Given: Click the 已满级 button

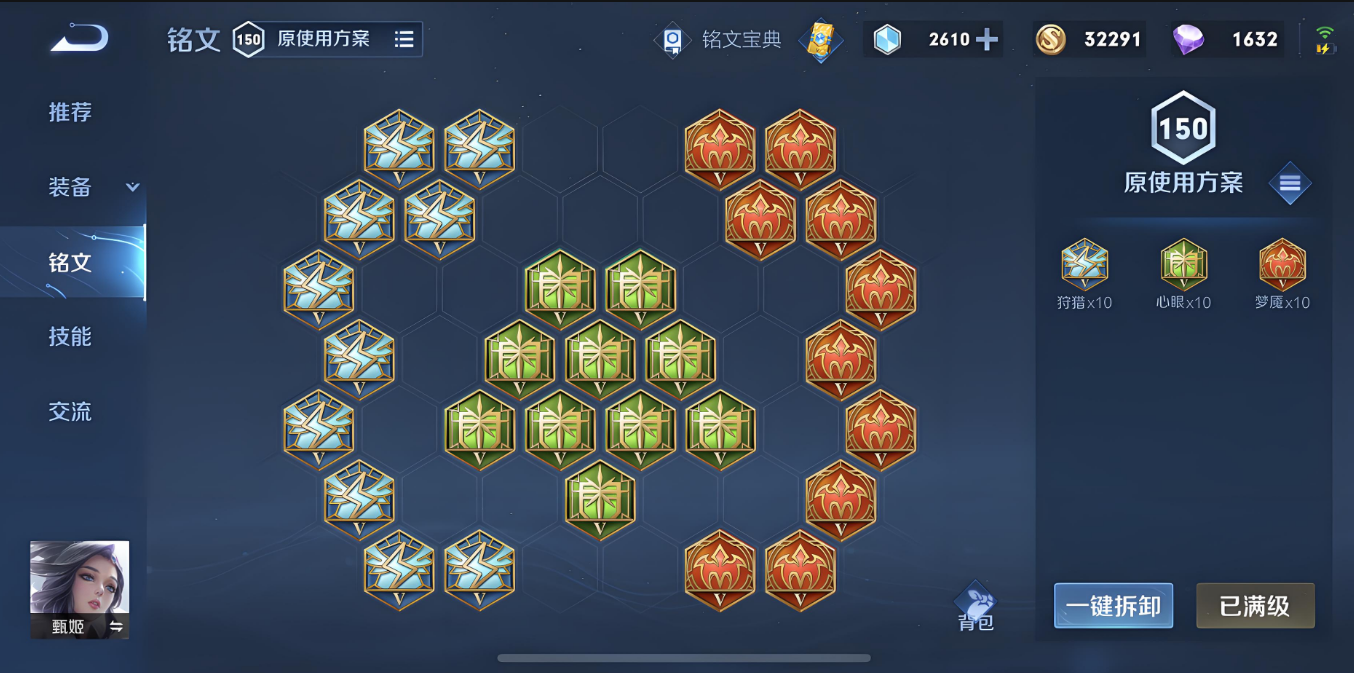Looking at the screenshot, I should click(x=1255, y=606).
